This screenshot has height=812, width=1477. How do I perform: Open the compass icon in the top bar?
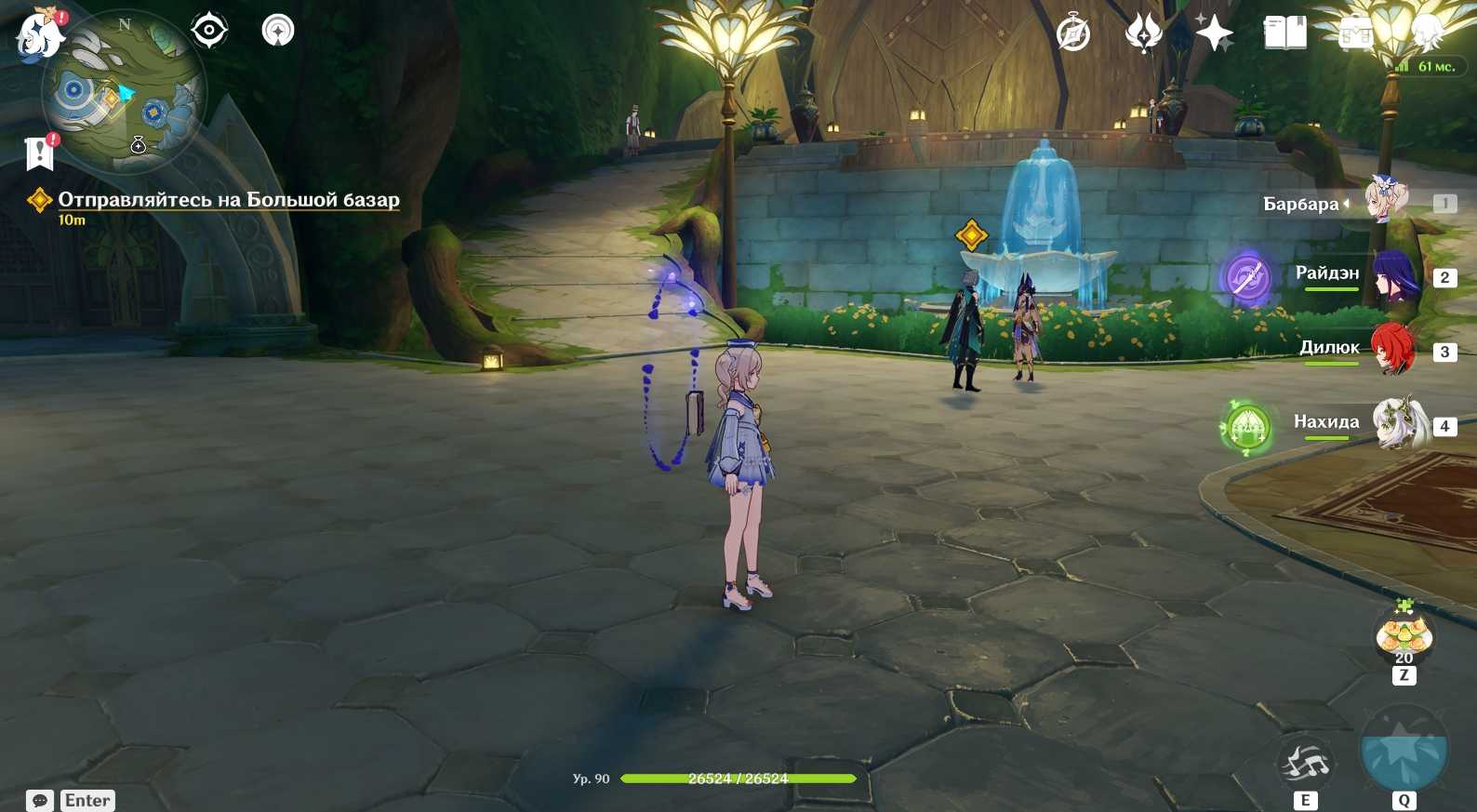1073,35
